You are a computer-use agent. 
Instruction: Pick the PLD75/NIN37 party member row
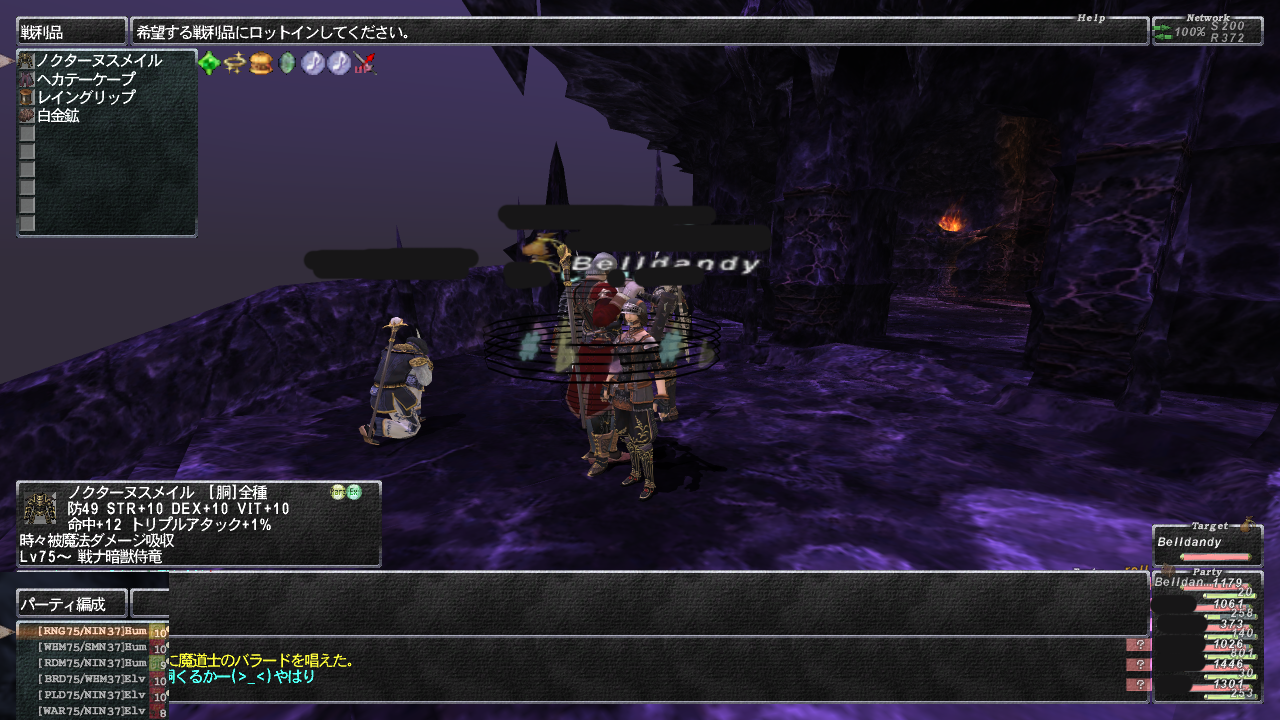click(92, 695)
